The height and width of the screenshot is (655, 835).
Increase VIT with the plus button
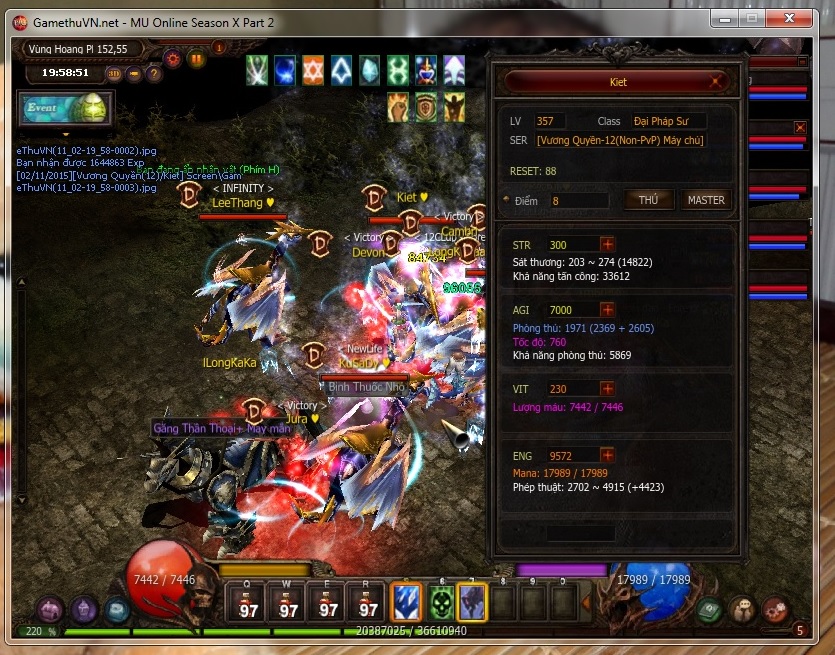pyautogui.click(x=607, y=389)
